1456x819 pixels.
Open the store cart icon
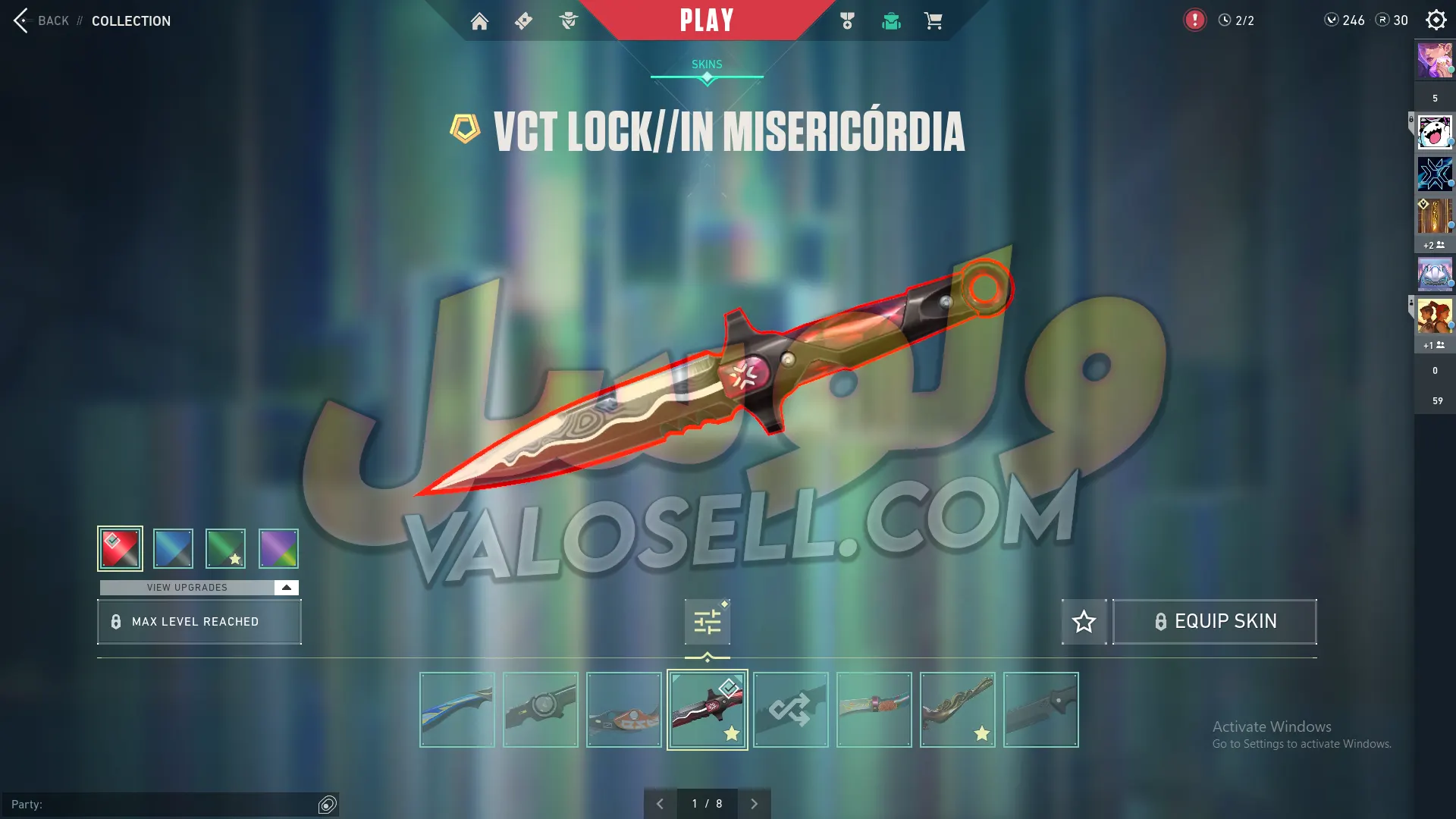click(x=933, y=21)
